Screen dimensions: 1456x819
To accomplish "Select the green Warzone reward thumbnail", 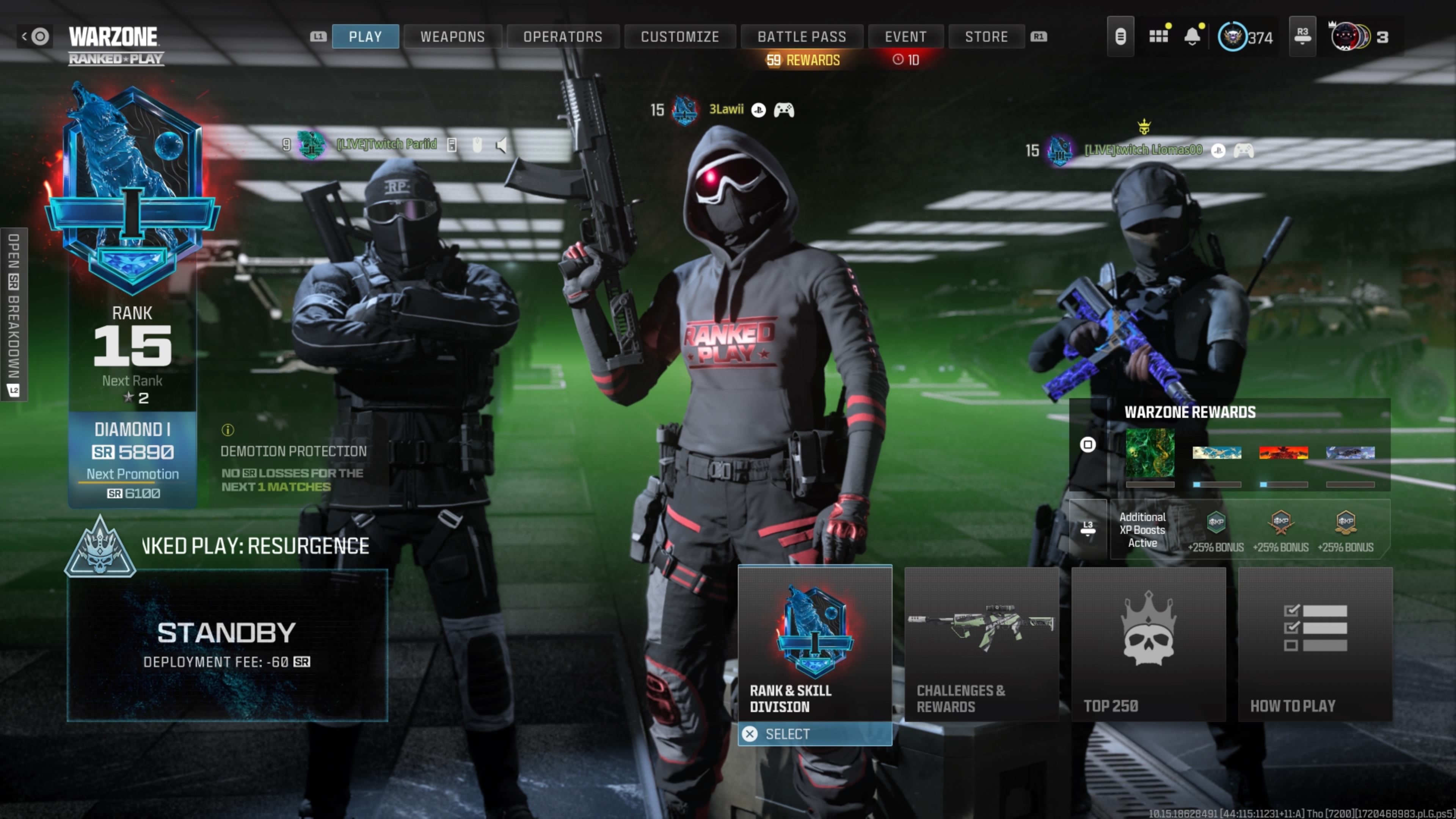I will coord(1150,452).
